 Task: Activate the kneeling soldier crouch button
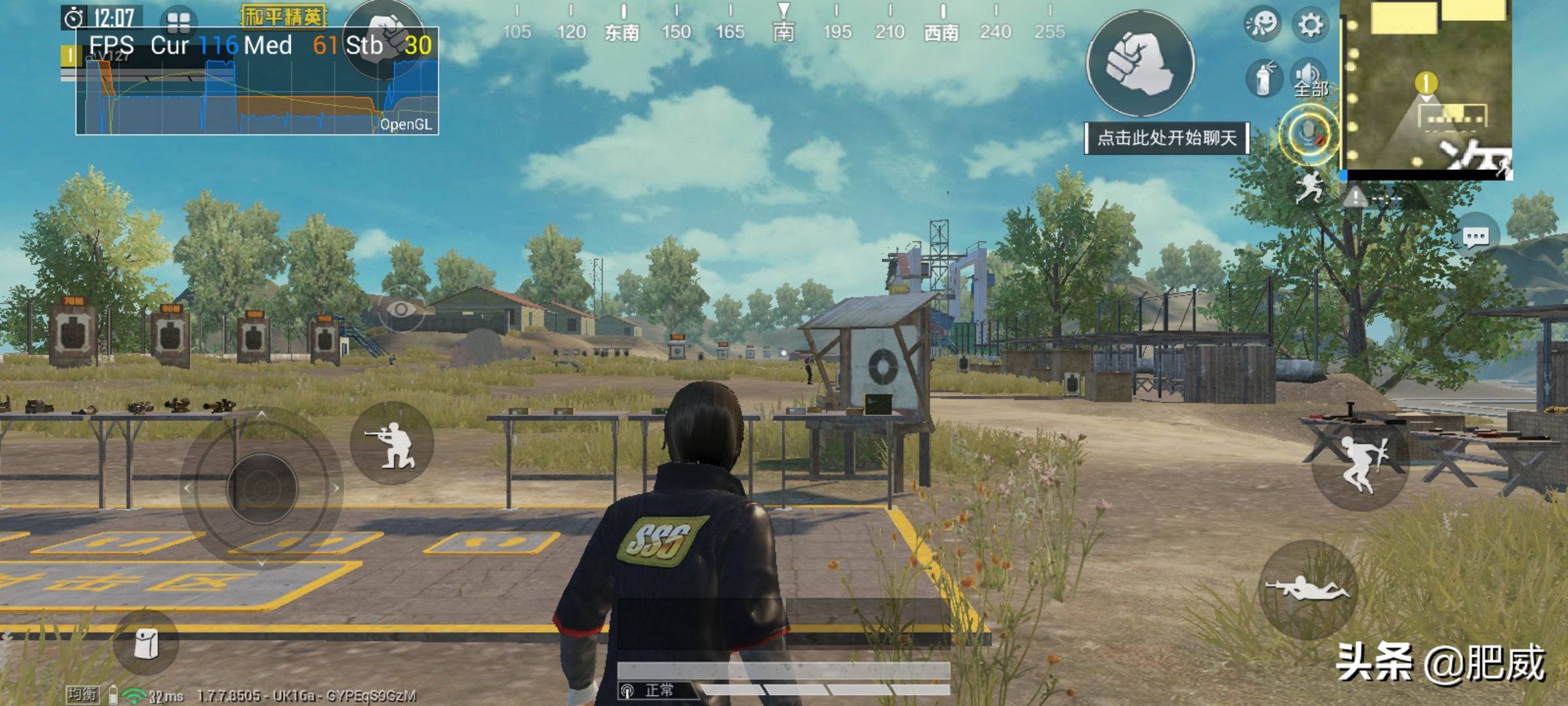point(392,444)
